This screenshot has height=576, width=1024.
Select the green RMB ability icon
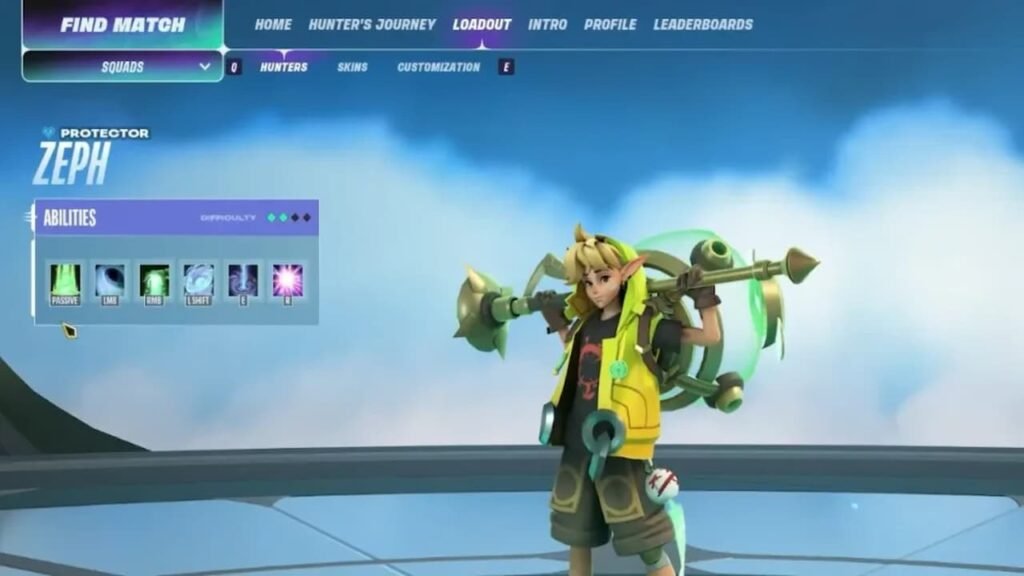pyautogui.click(x=154, y=281)
